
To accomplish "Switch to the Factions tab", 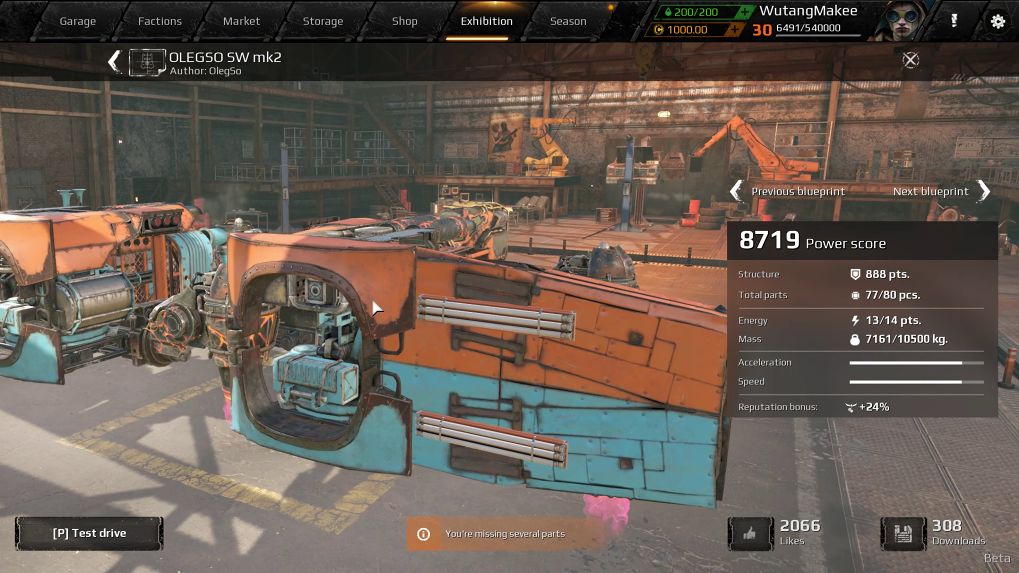I will pyautogui.click(x=160, y=21).
